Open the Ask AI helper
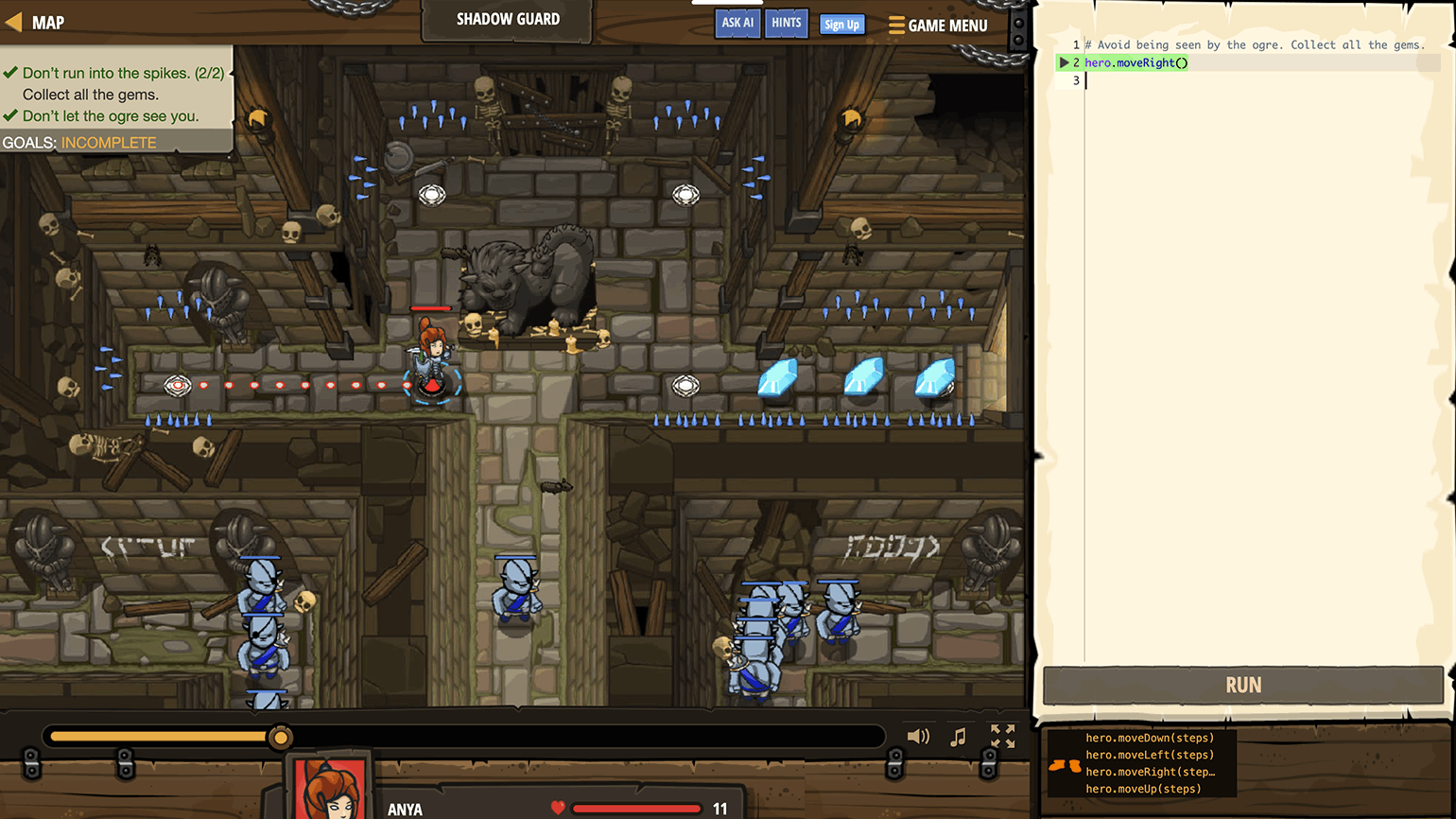This screenshot has height=819, width=1456. coord(737,23)
